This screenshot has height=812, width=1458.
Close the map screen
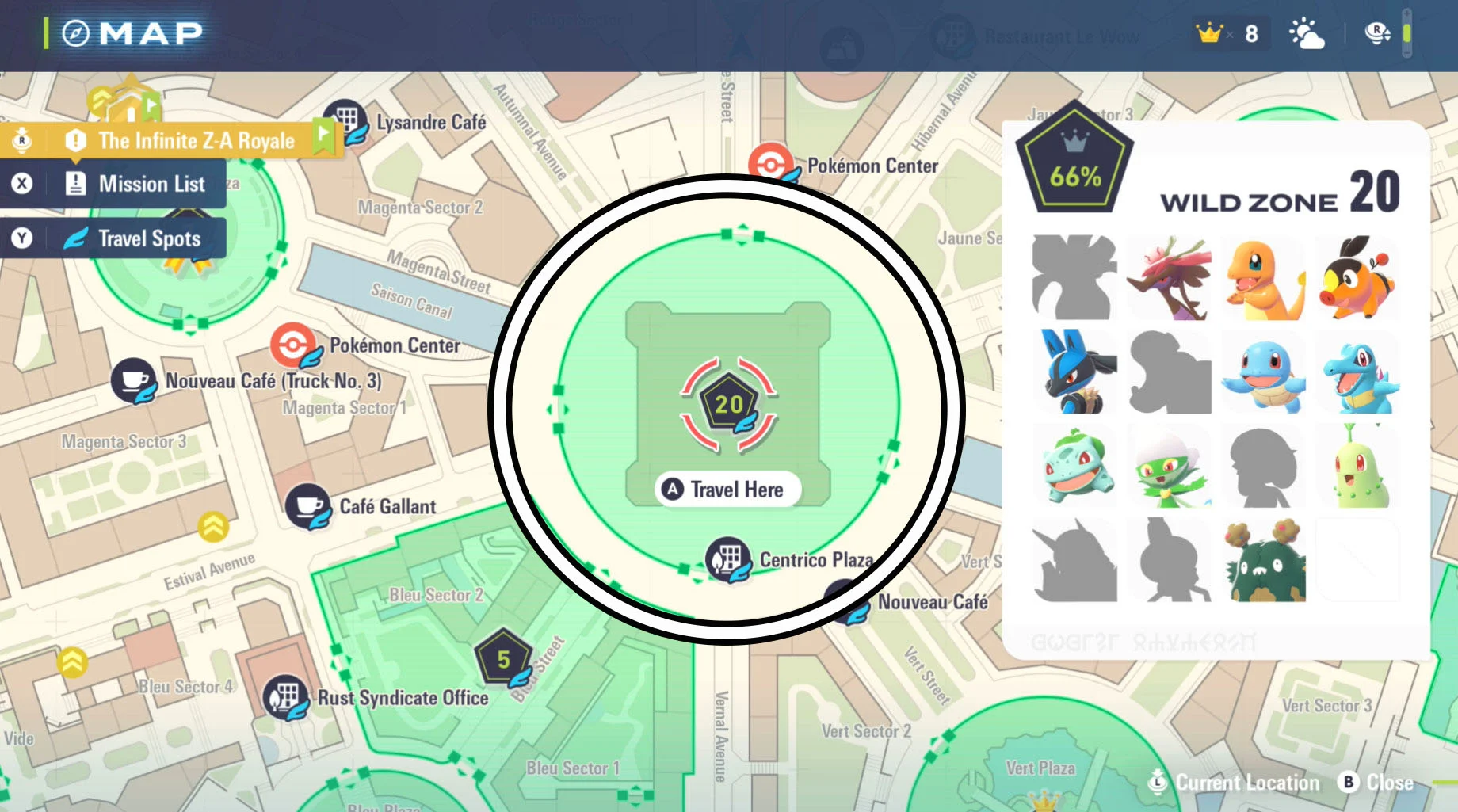pyautogui.click(x=1377, y=783)
